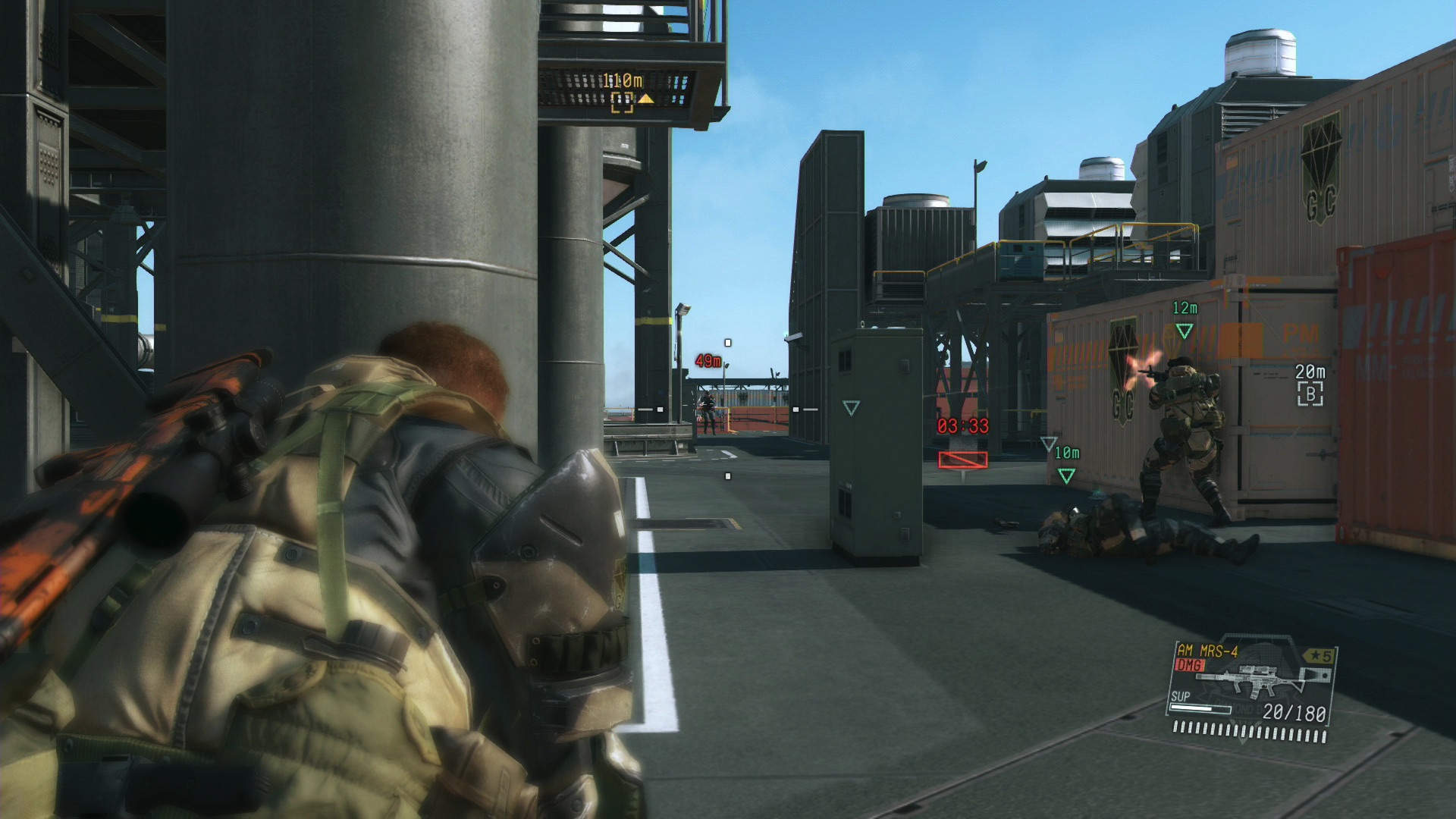The width and height of the screenshot is (1456, 819).
Task: Toggle the lower green triangle below 10m
Action: [1065, 475]
